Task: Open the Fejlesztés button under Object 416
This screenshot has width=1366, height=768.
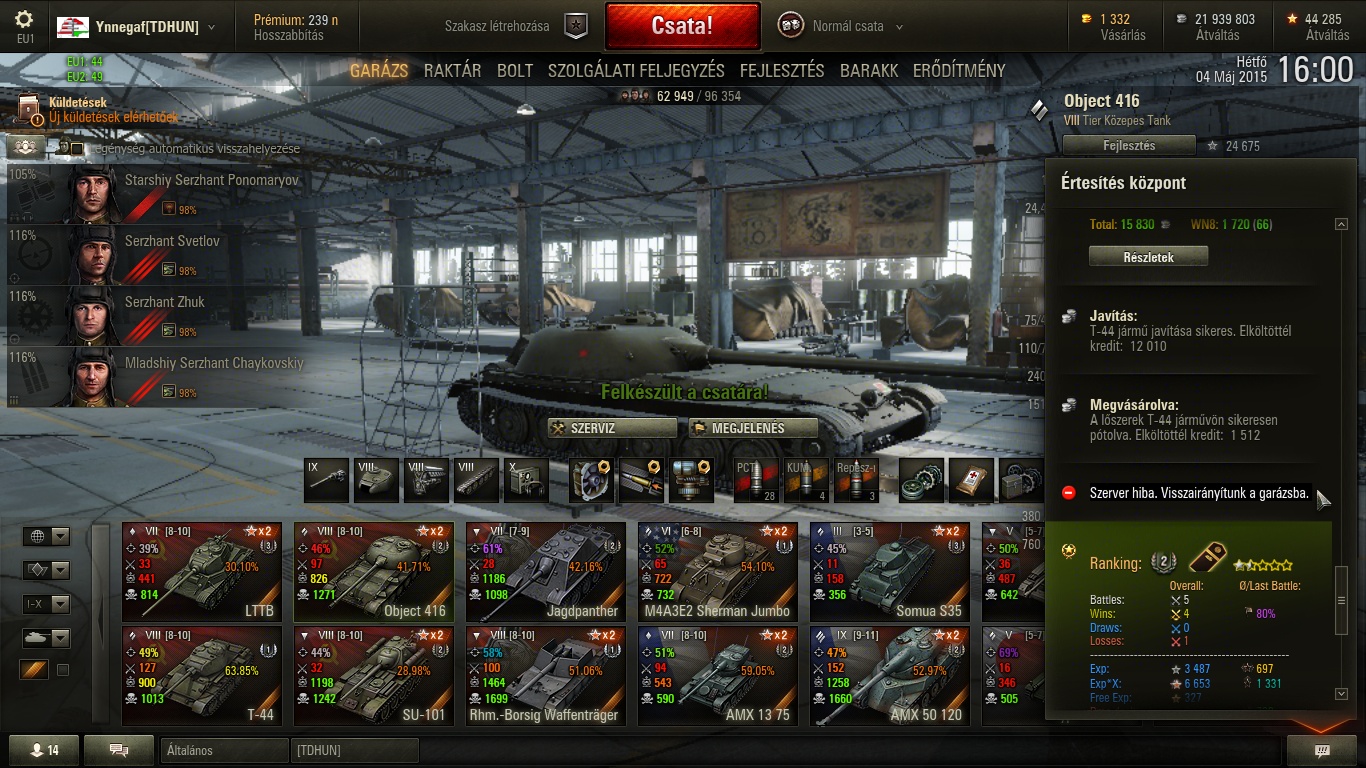Action: [x=1129, y=146]
